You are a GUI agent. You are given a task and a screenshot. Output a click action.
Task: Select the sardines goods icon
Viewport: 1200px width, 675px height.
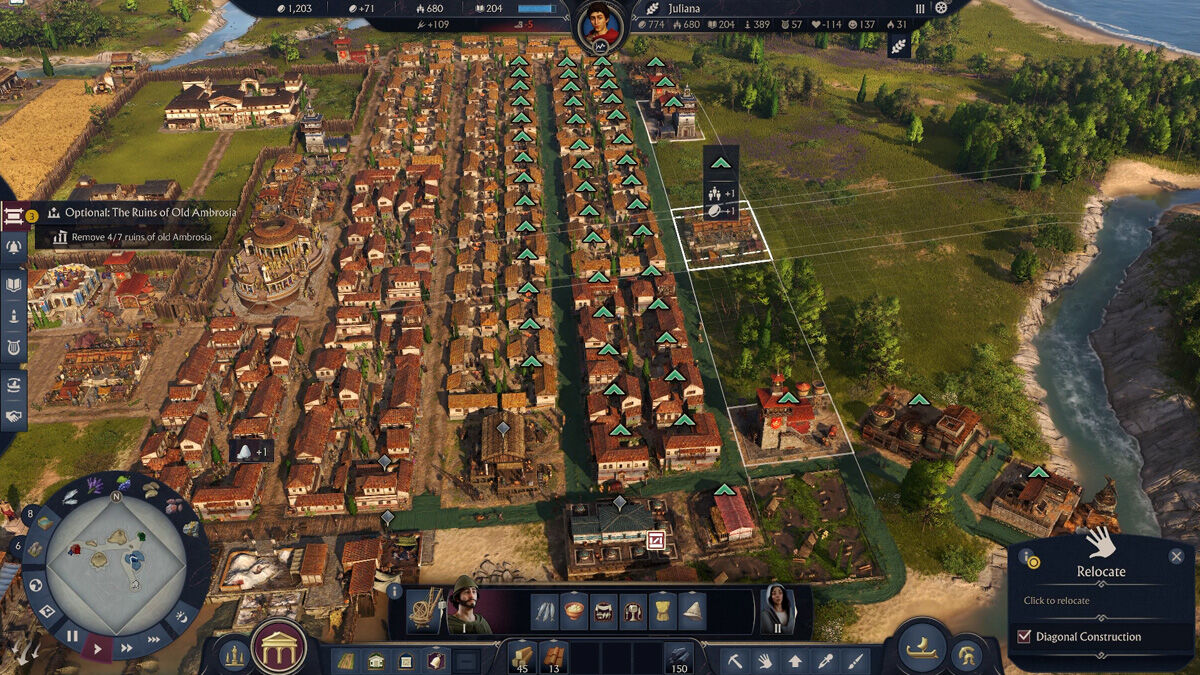[x=544, y=609]
